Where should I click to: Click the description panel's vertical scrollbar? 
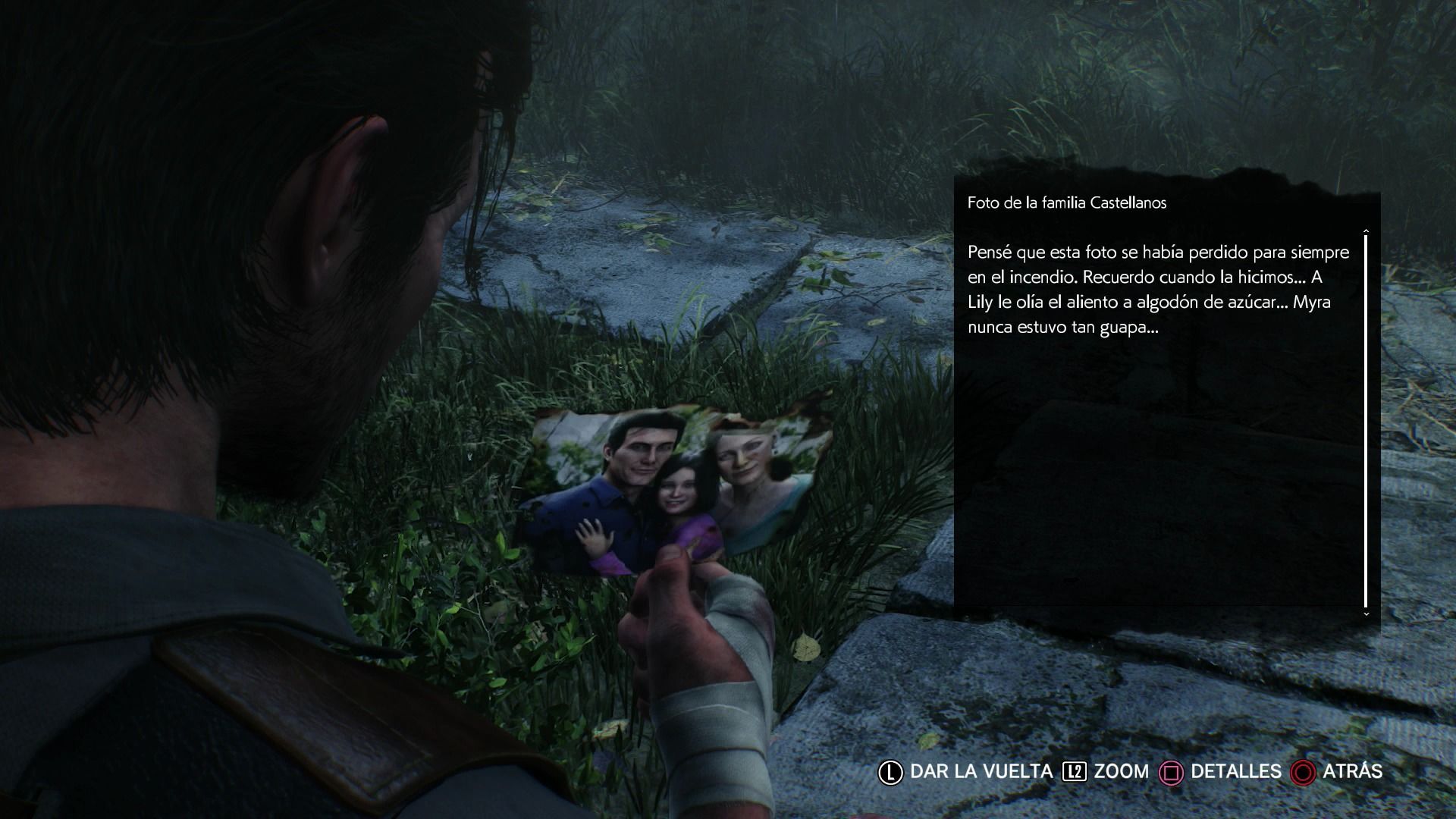(1366, 421)
